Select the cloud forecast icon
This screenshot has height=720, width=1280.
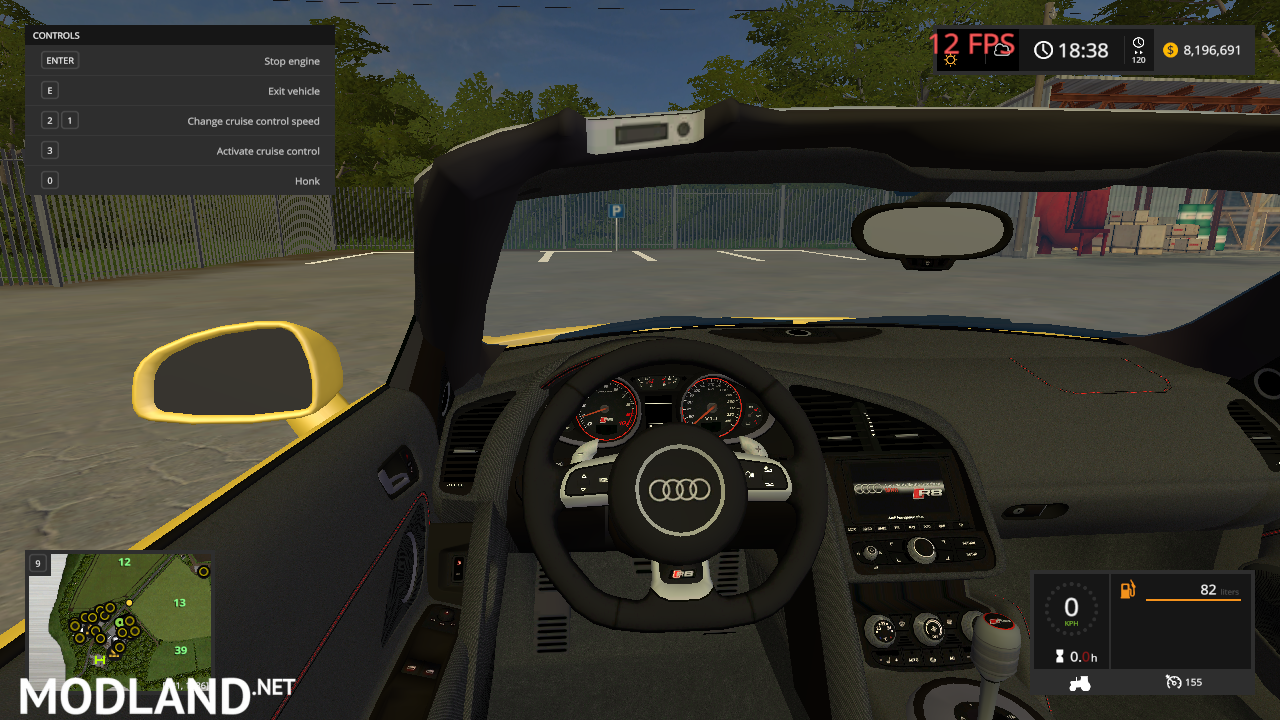(1002, 49)
